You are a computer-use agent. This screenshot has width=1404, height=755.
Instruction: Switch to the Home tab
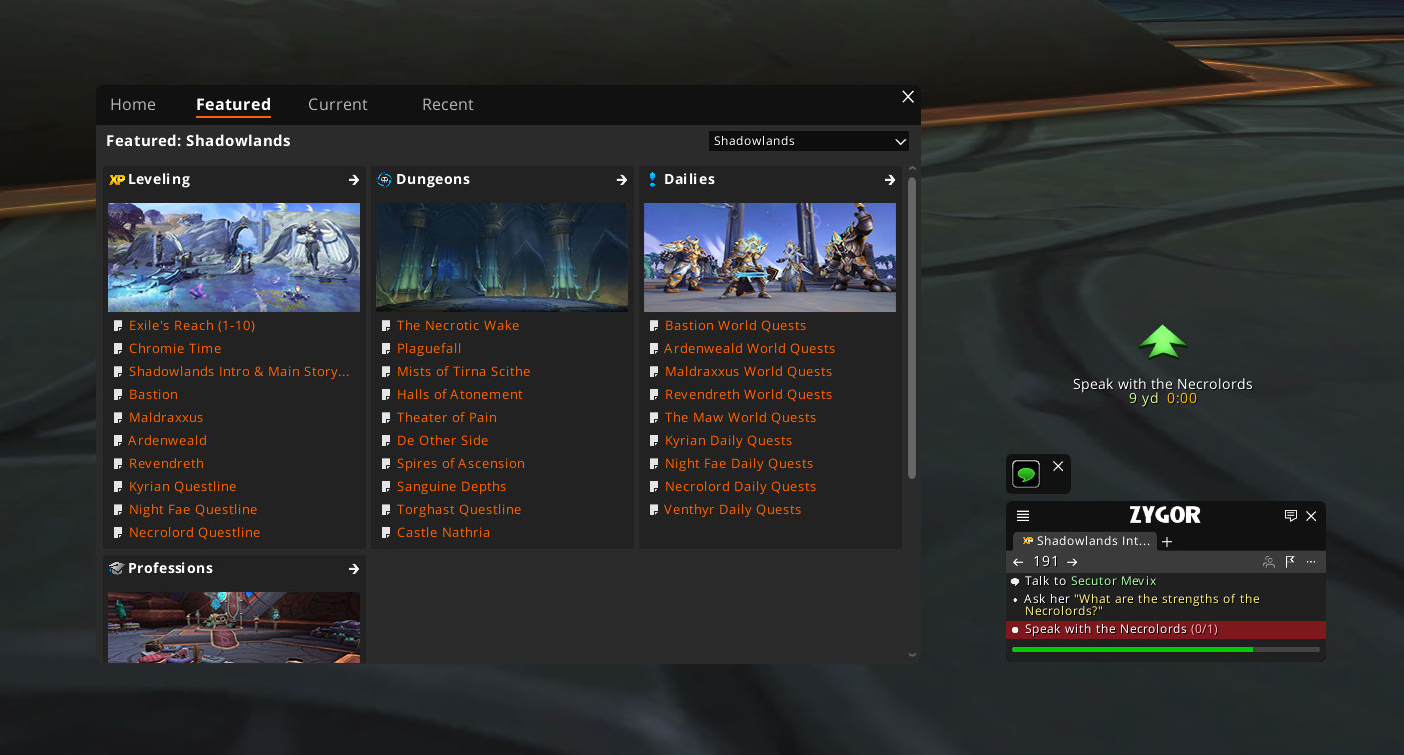point(133,105)
